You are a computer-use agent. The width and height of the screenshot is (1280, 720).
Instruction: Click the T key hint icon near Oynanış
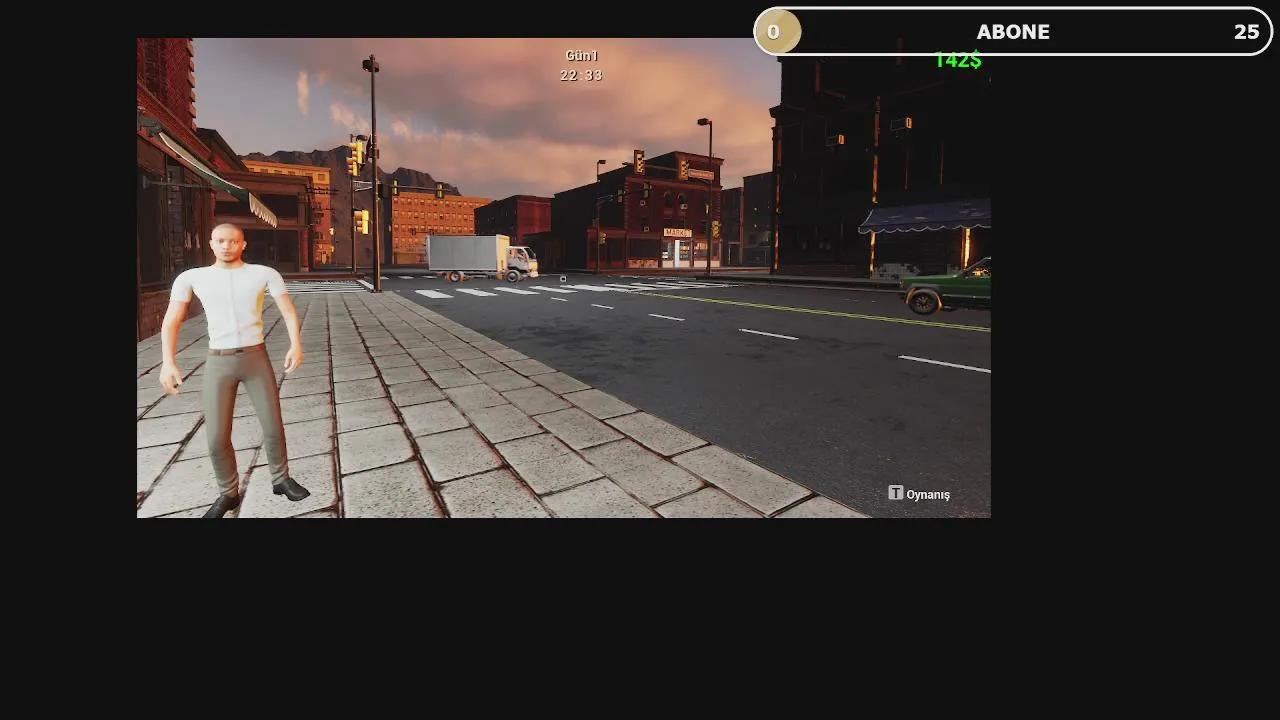coord(895,493)
